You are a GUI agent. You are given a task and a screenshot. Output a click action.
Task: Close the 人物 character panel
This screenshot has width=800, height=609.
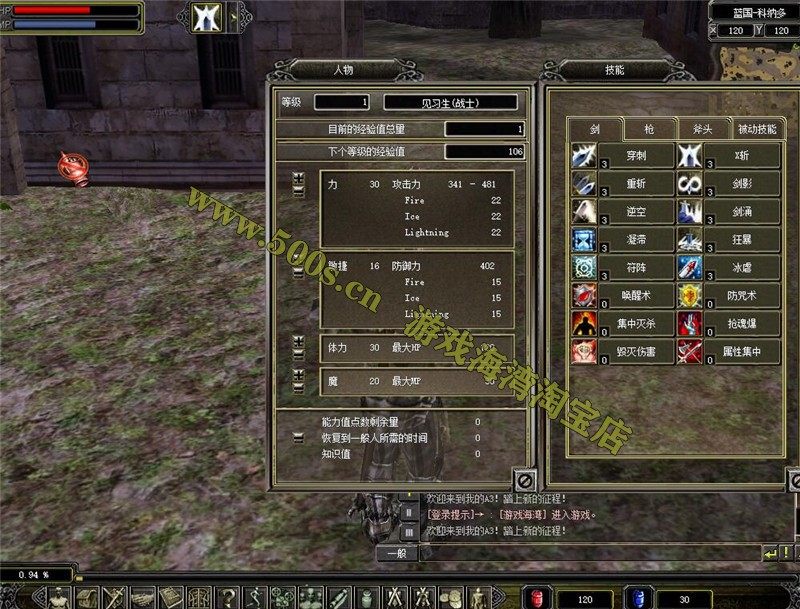[x=525, y=480]
